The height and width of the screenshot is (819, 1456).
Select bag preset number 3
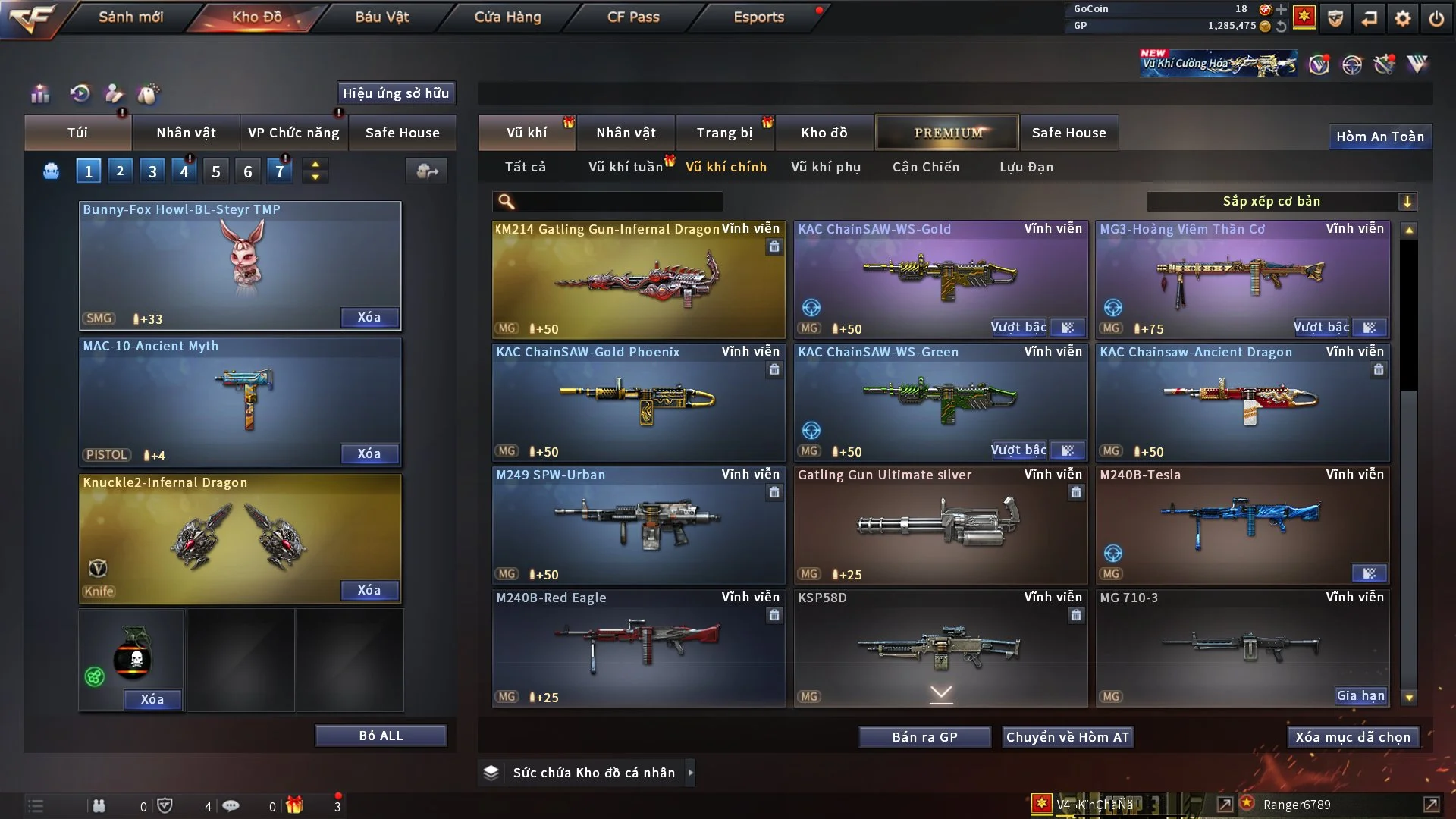click(x=152, y=171)
